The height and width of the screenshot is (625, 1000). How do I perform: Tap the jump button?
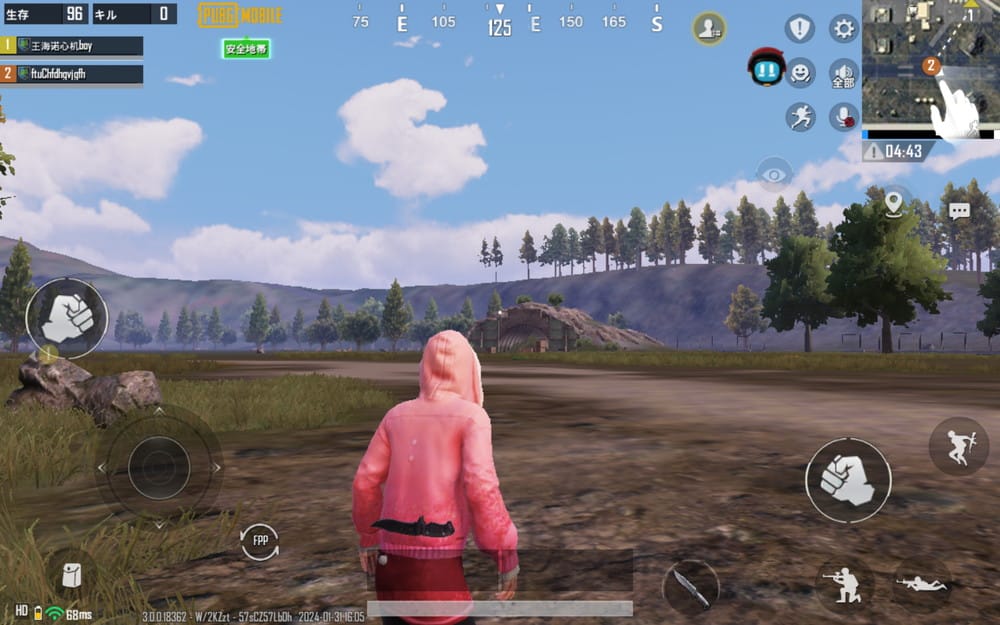[958, 446]
